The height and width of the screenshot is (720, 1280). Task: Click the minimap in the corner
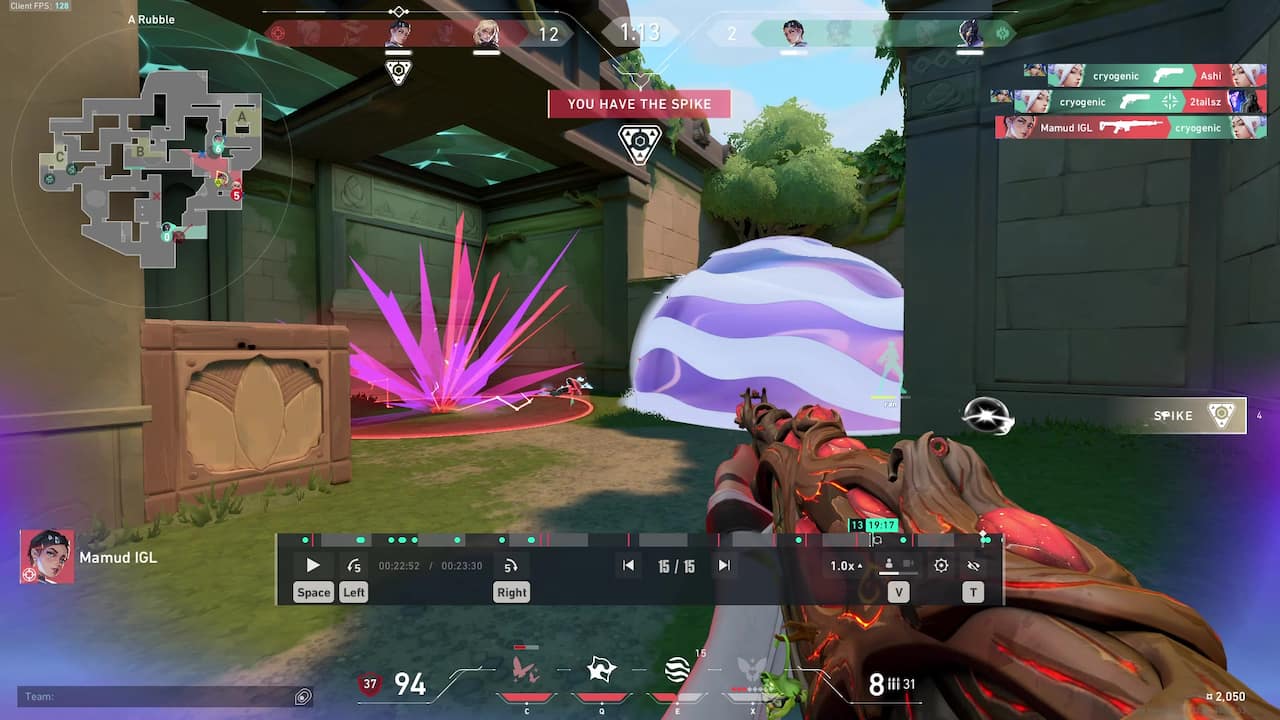[150, 165]
